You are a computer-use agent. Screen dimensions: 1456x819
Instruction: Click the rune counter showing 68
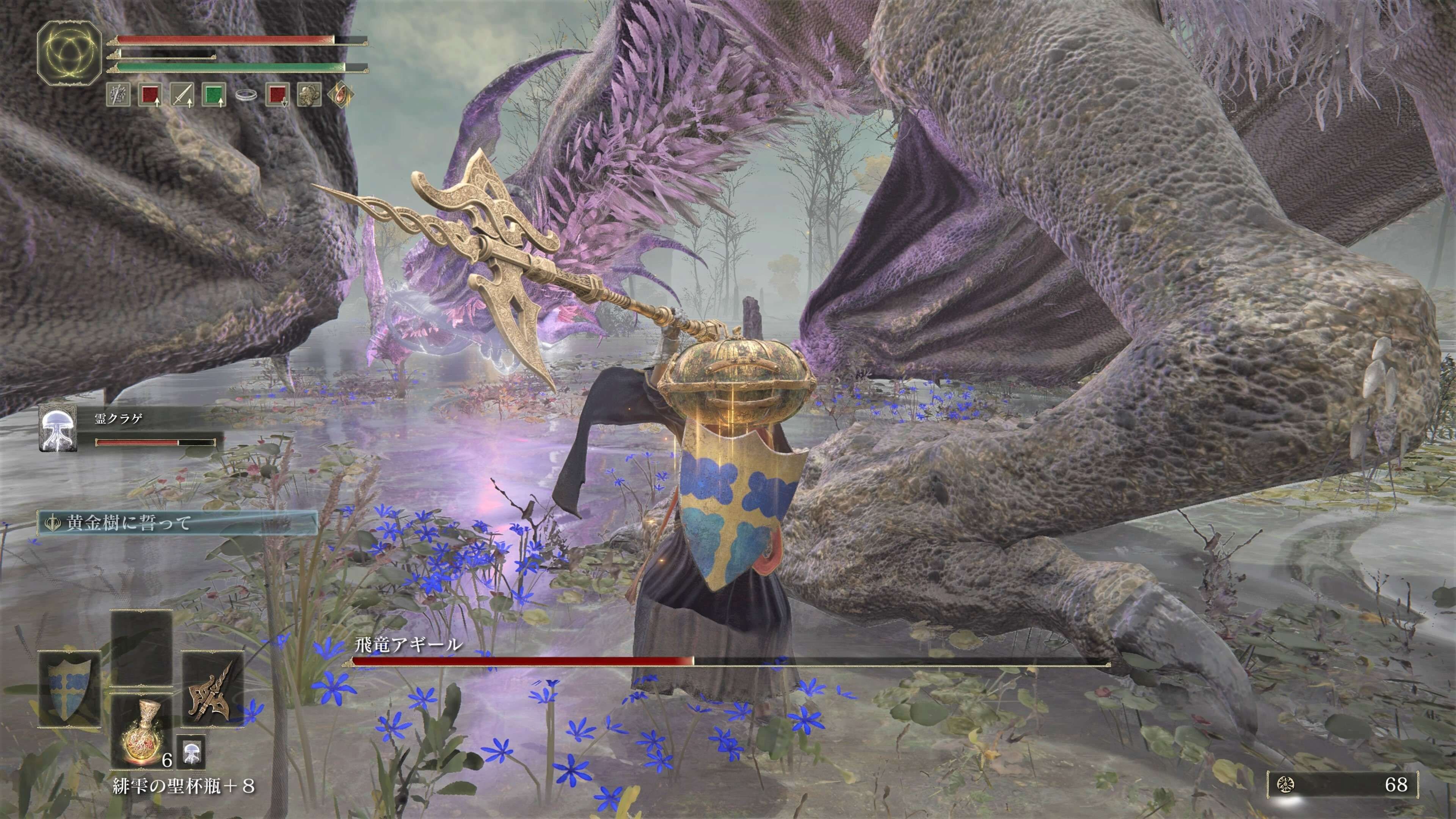pos(1343,784)
